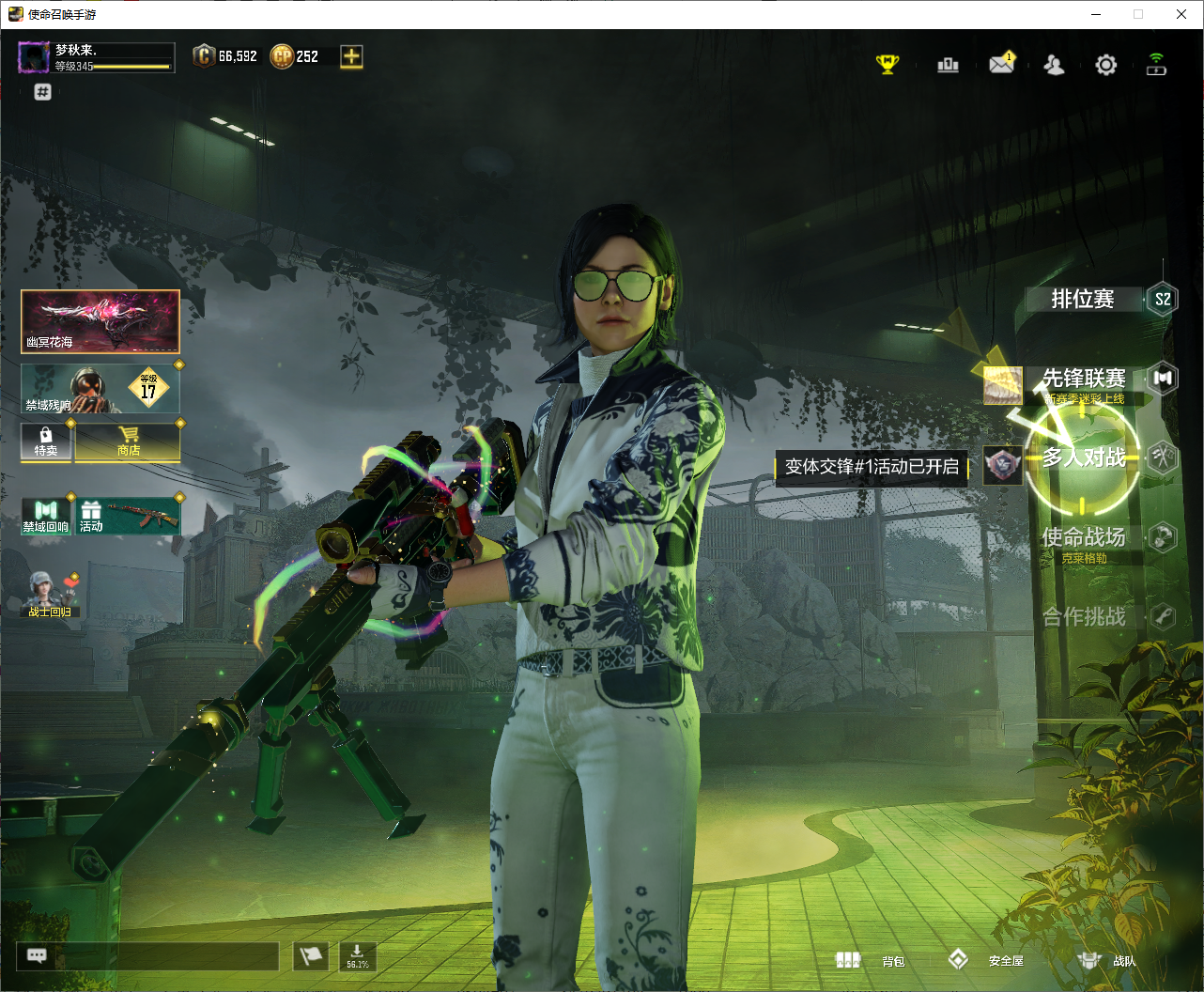Open the 禁域回响 panel
This screenshot has width=1204, height=992.
pyautogui.click(x=46, y=517)
